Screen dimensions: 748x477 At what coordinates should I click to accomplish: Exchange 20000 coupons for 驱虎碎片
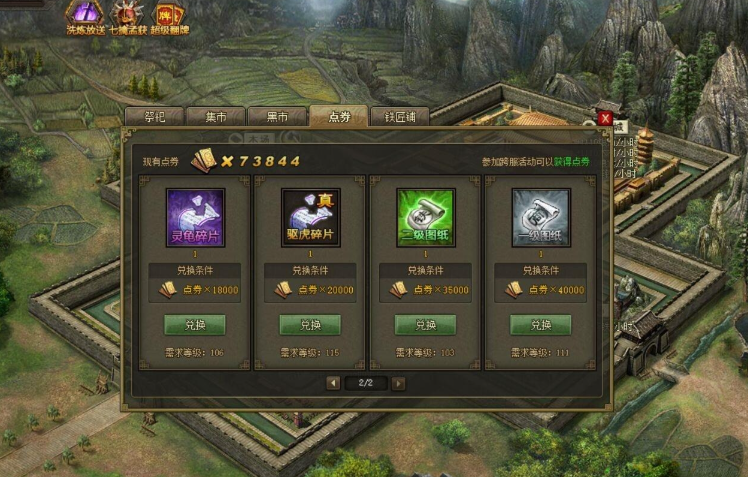tap(310, 325)
